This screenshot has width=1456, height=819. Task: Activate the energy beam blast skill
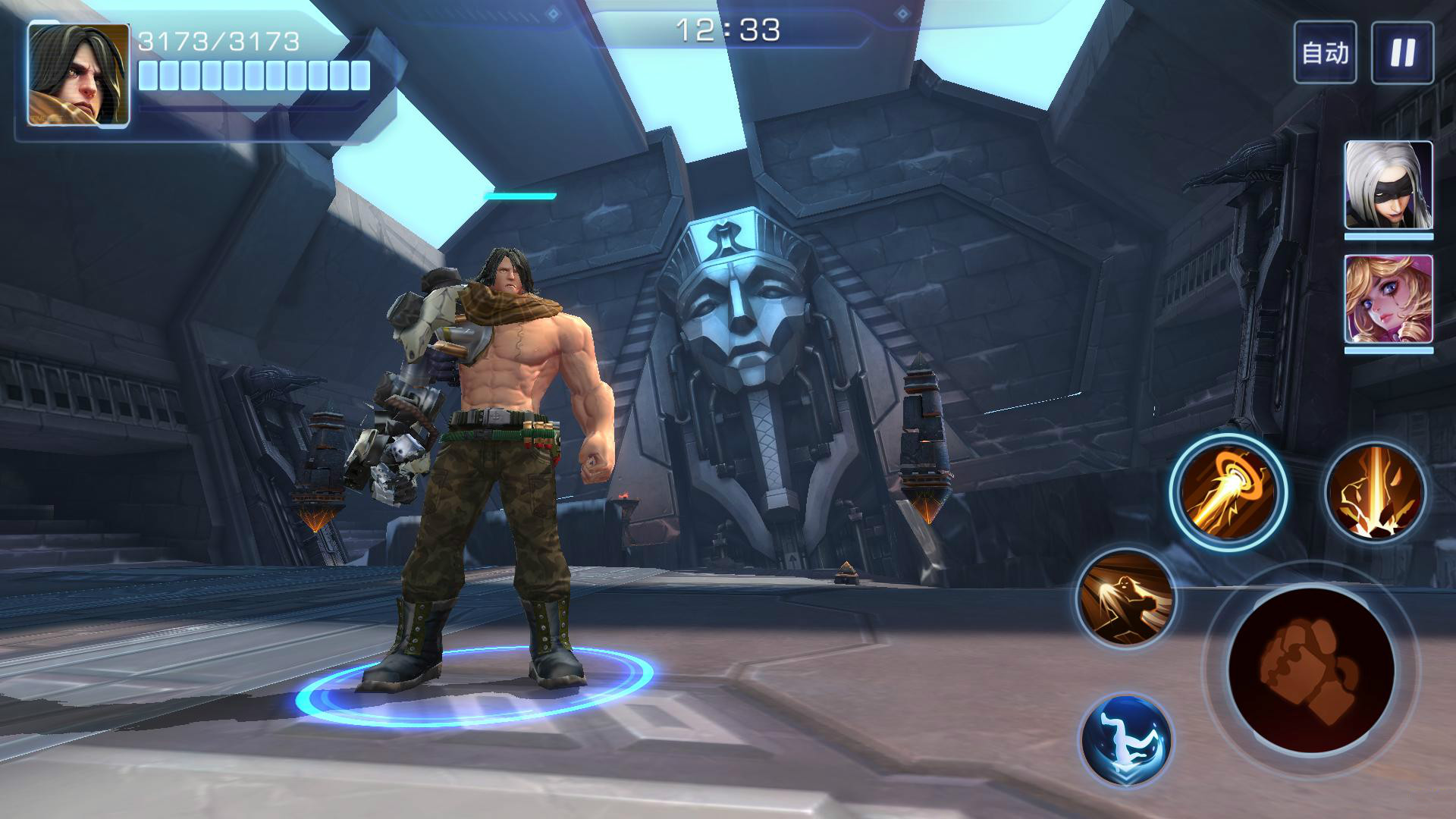tap(1228, 492)
